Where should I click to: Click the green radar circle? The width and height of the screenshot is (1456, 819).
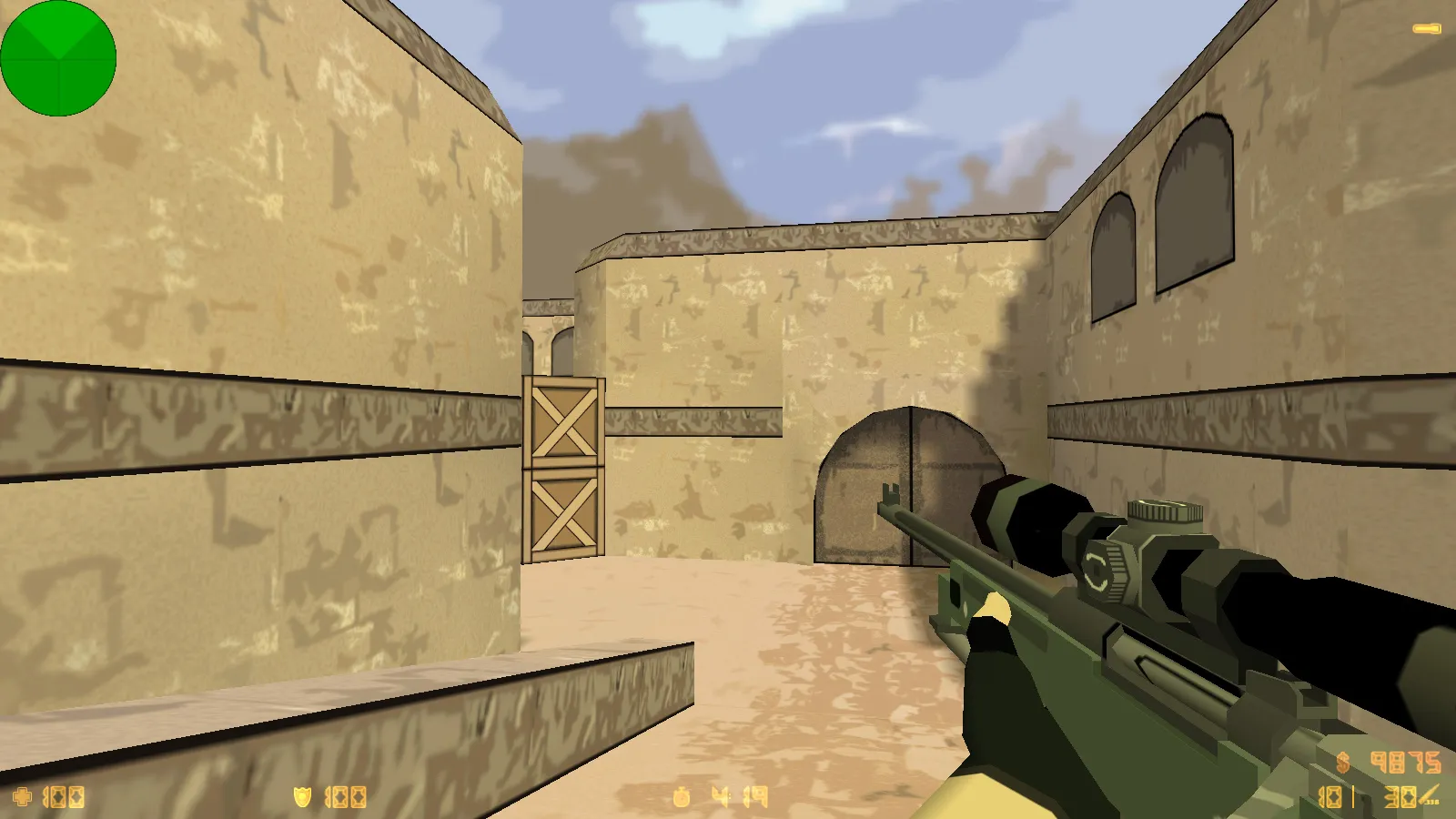tap(59, 59)
